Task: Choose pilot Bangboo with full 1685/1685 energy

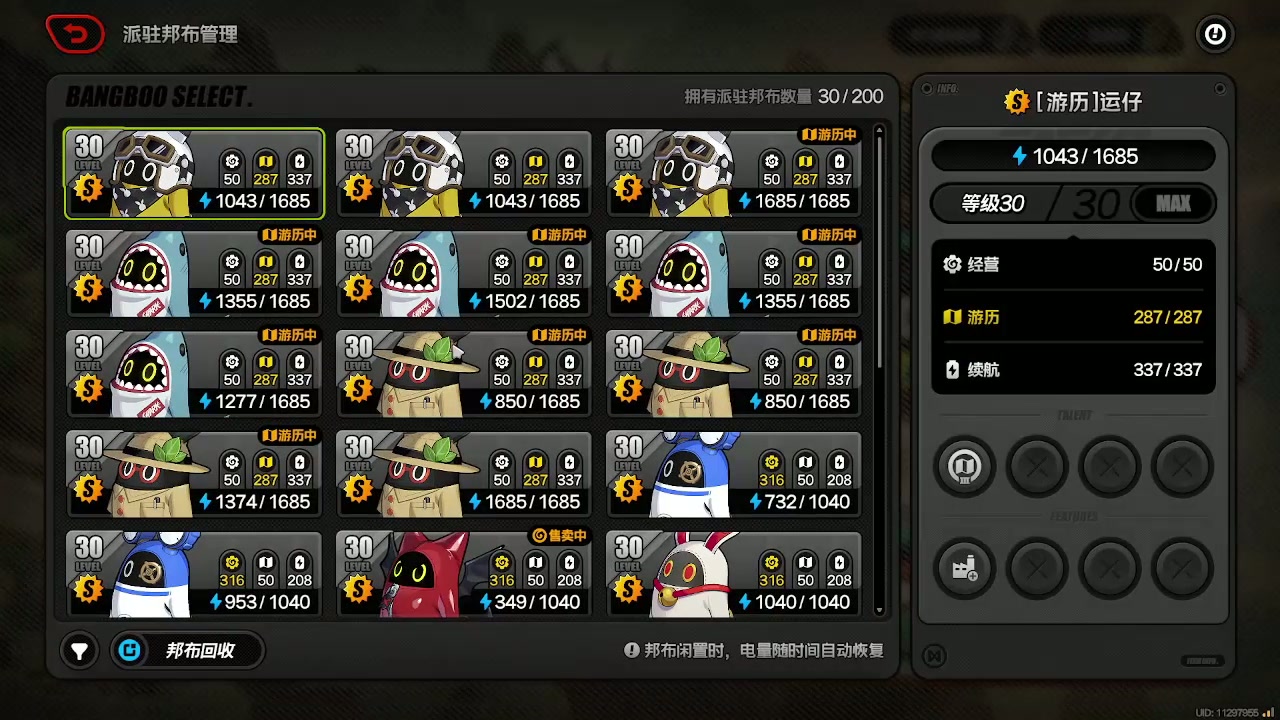Action: point(734,173)
